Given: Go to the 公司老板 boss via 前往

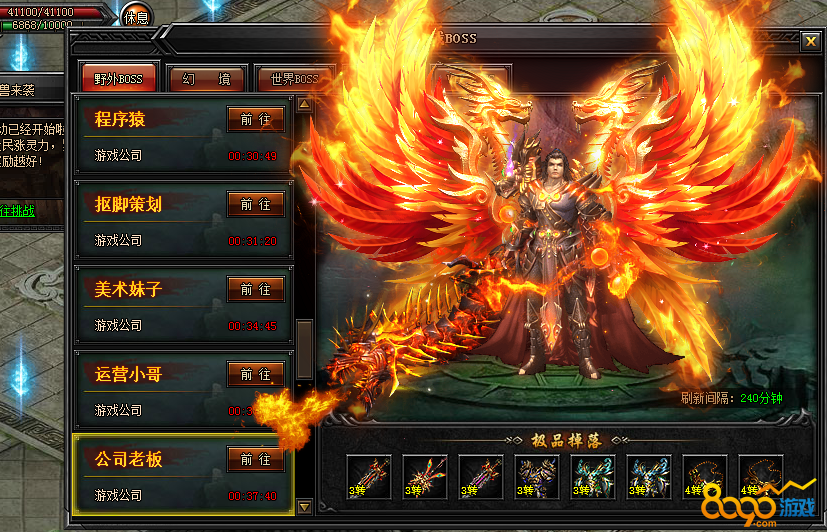Looking at the screenshot, I should coord(256,459).
